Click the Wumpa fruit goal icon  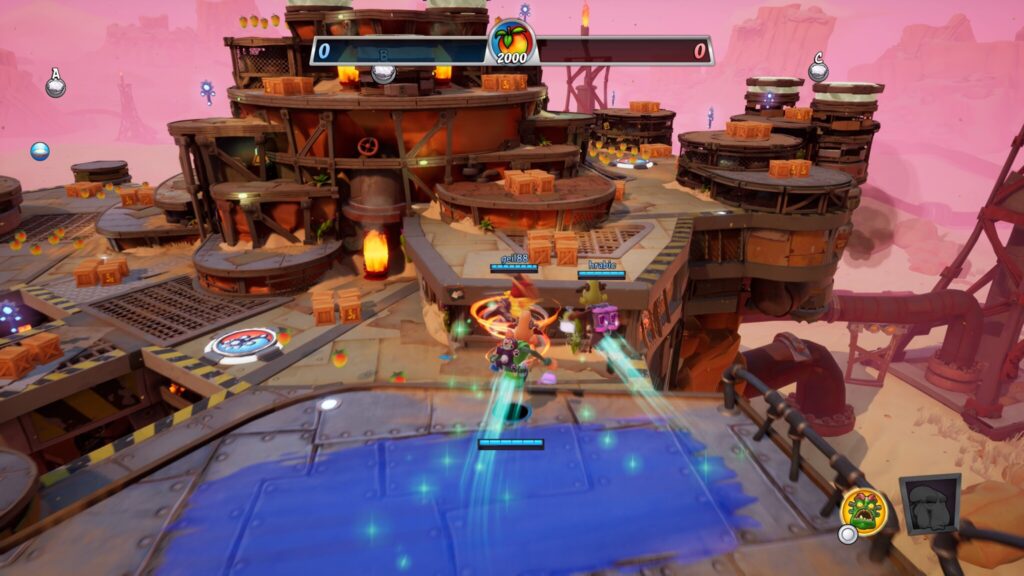click(512, 43)
